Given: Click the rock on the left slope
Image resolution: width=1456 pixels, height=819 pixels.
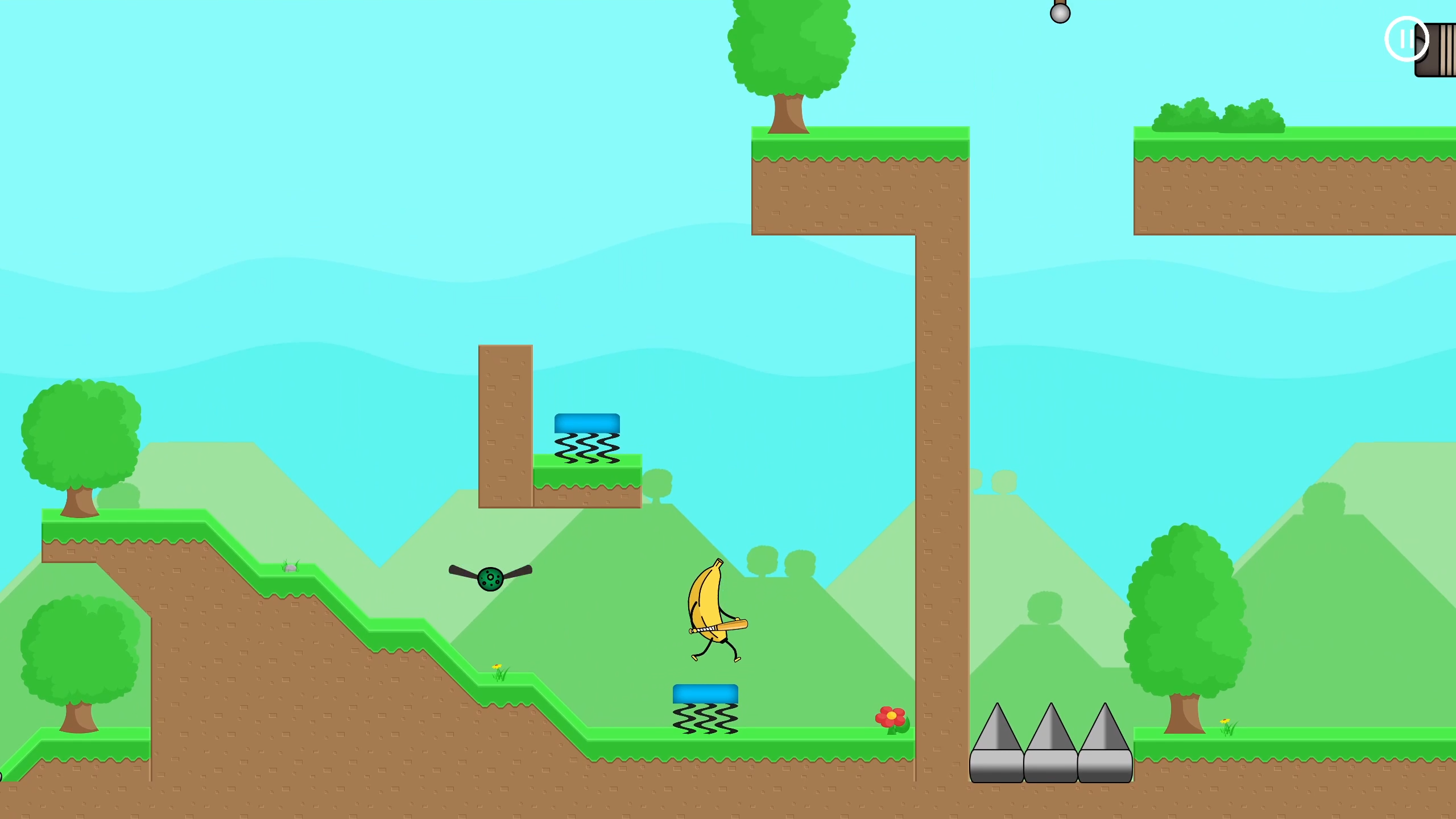Looking at the screenshot, I should pos(290,567).
